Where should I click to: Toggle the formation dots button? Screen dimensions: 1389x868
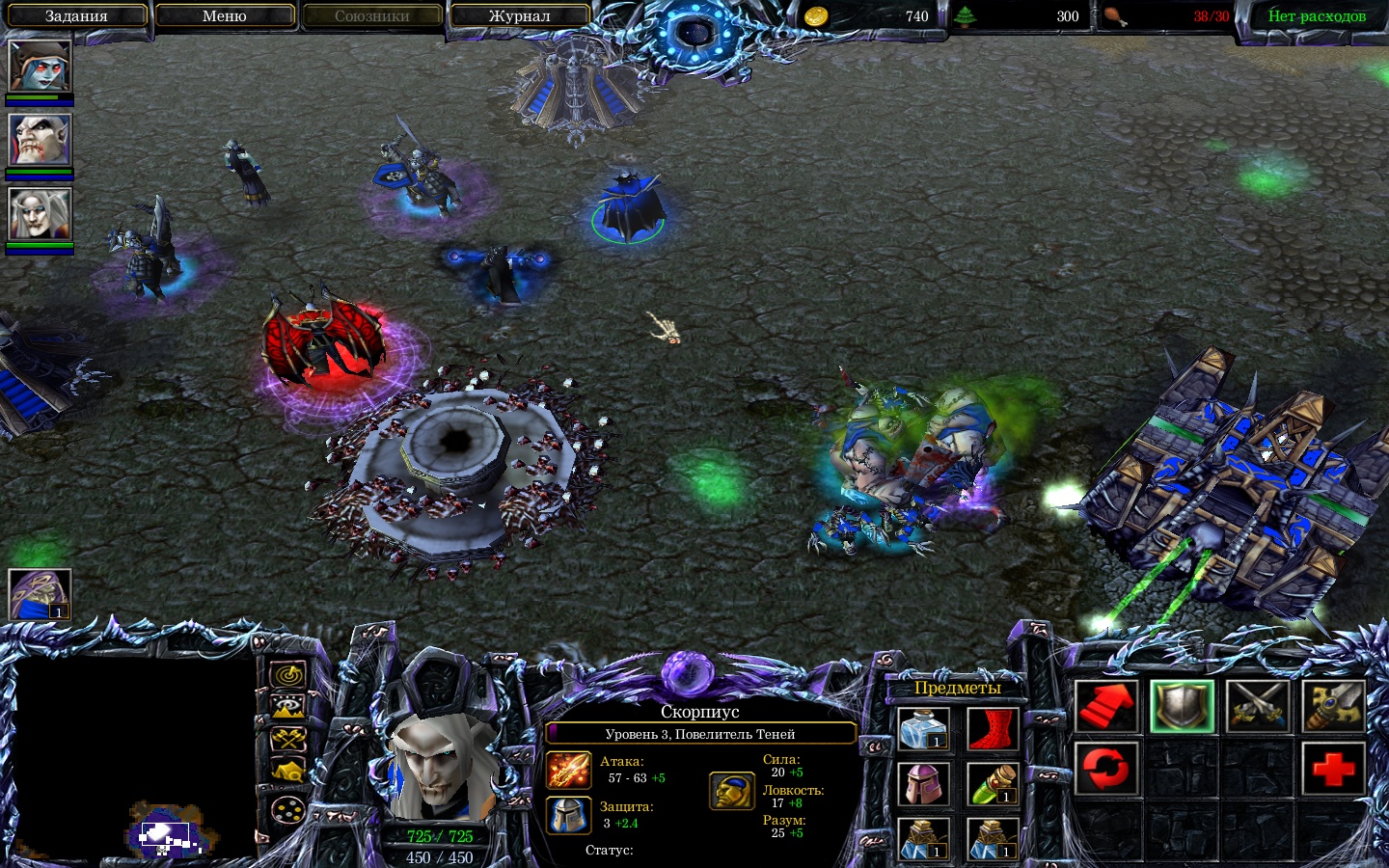(287, 810)
